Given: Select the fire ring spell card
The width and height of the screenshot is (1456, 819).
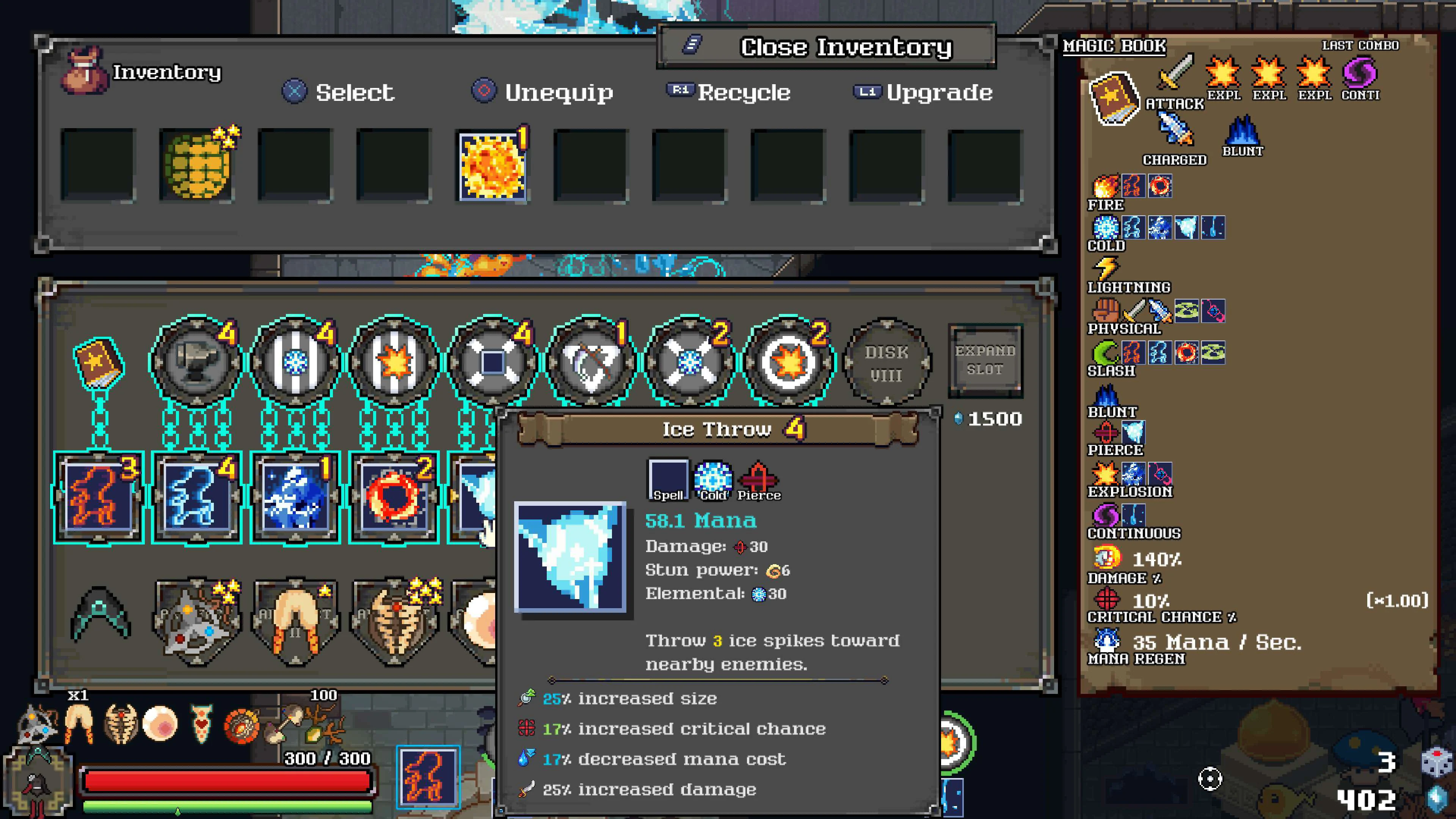Looking at the screenshot, I should [394, 497].
